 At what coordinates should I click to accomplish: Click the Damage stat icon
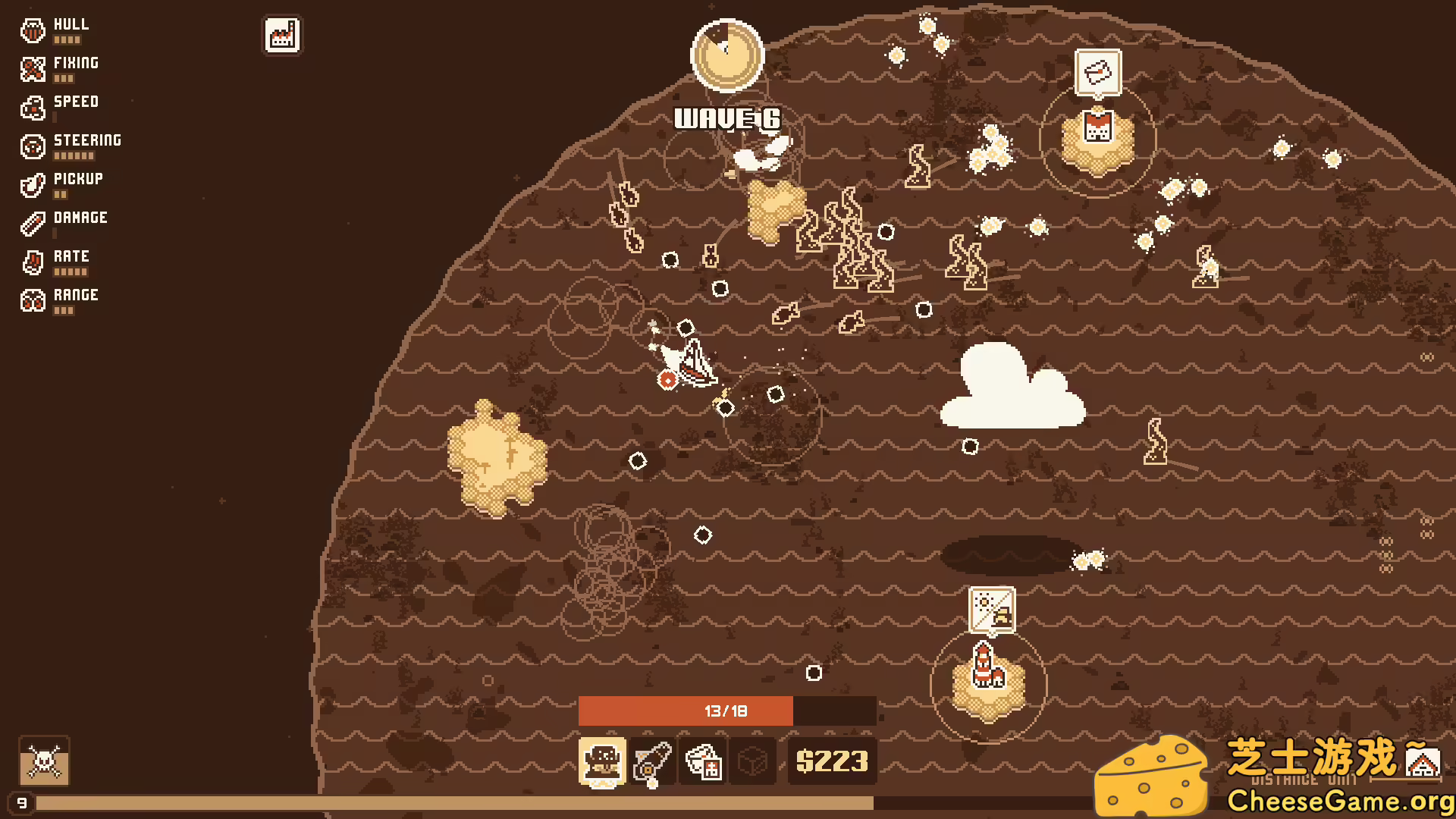[32, 224]
